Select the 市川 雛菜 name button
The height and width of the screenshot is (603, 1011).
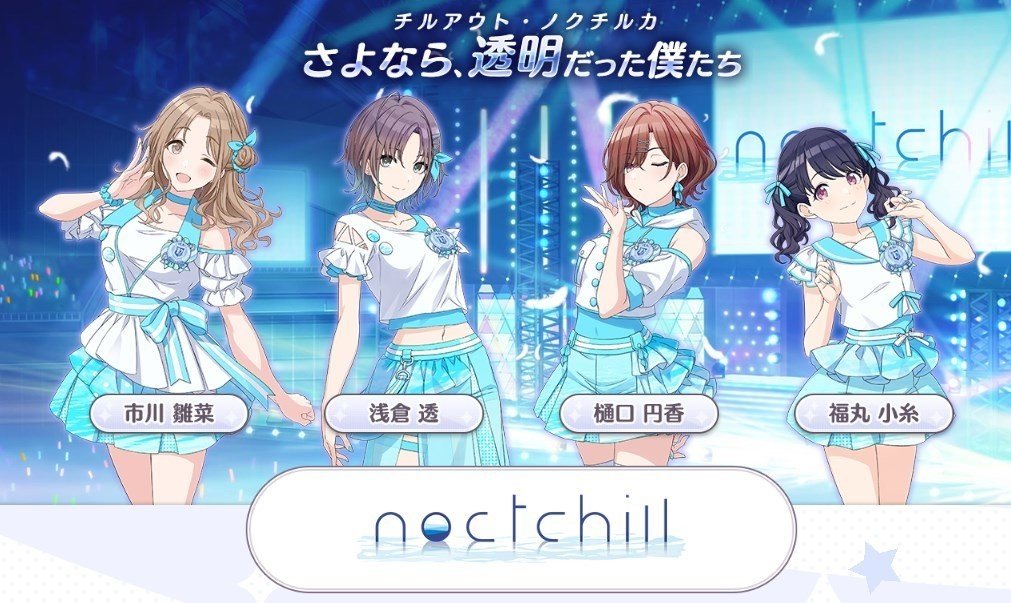coord(168,413)
